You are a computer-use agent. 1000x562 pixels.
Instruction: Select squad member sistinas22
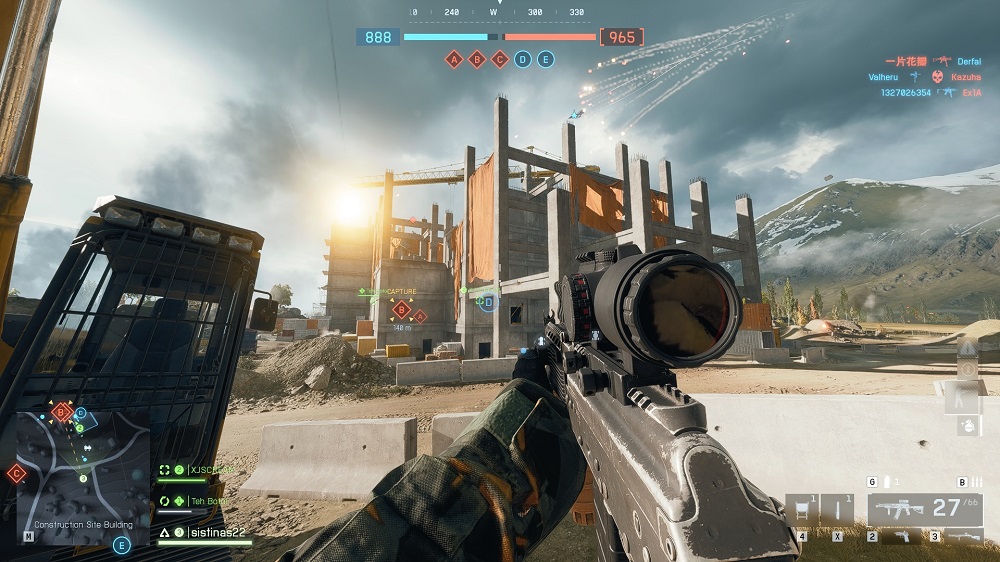[215, 532]
